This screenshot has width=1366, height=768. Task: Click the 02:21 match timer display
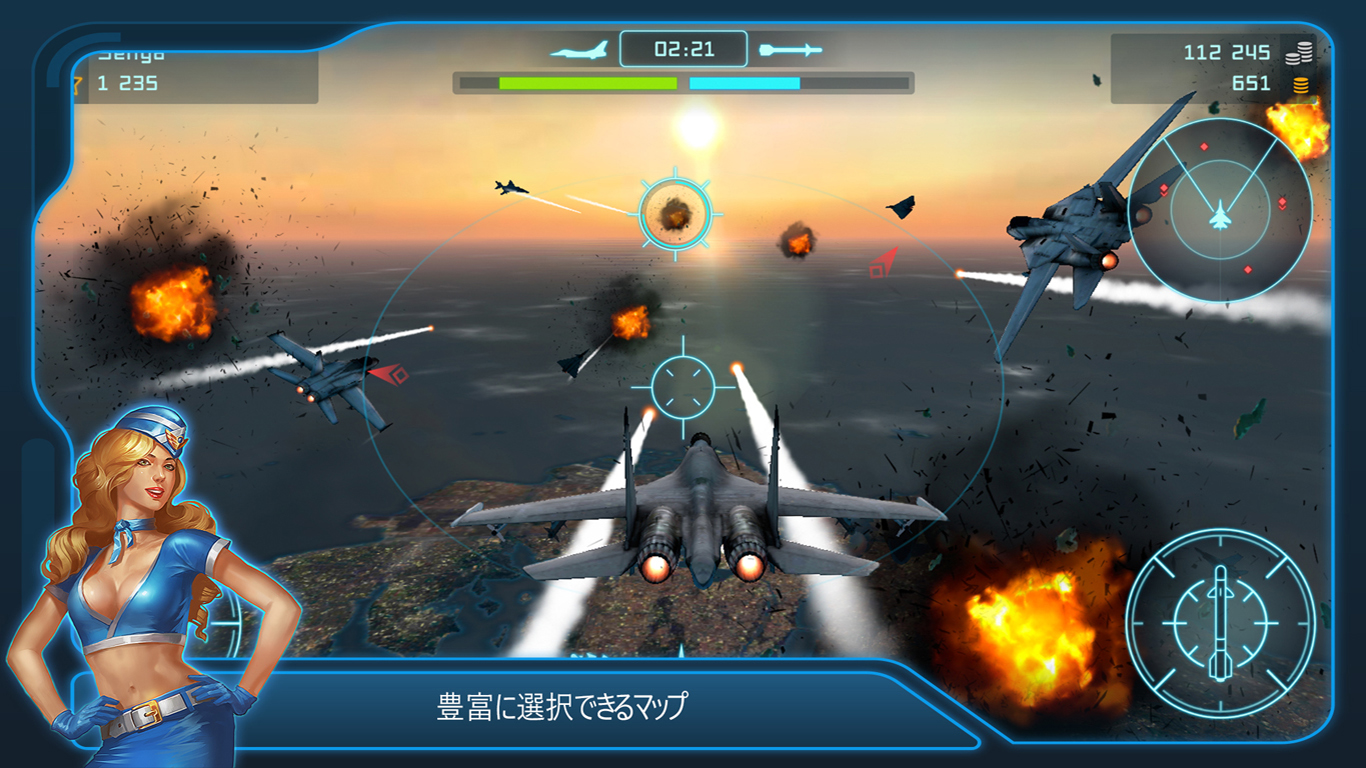point(683,46)
